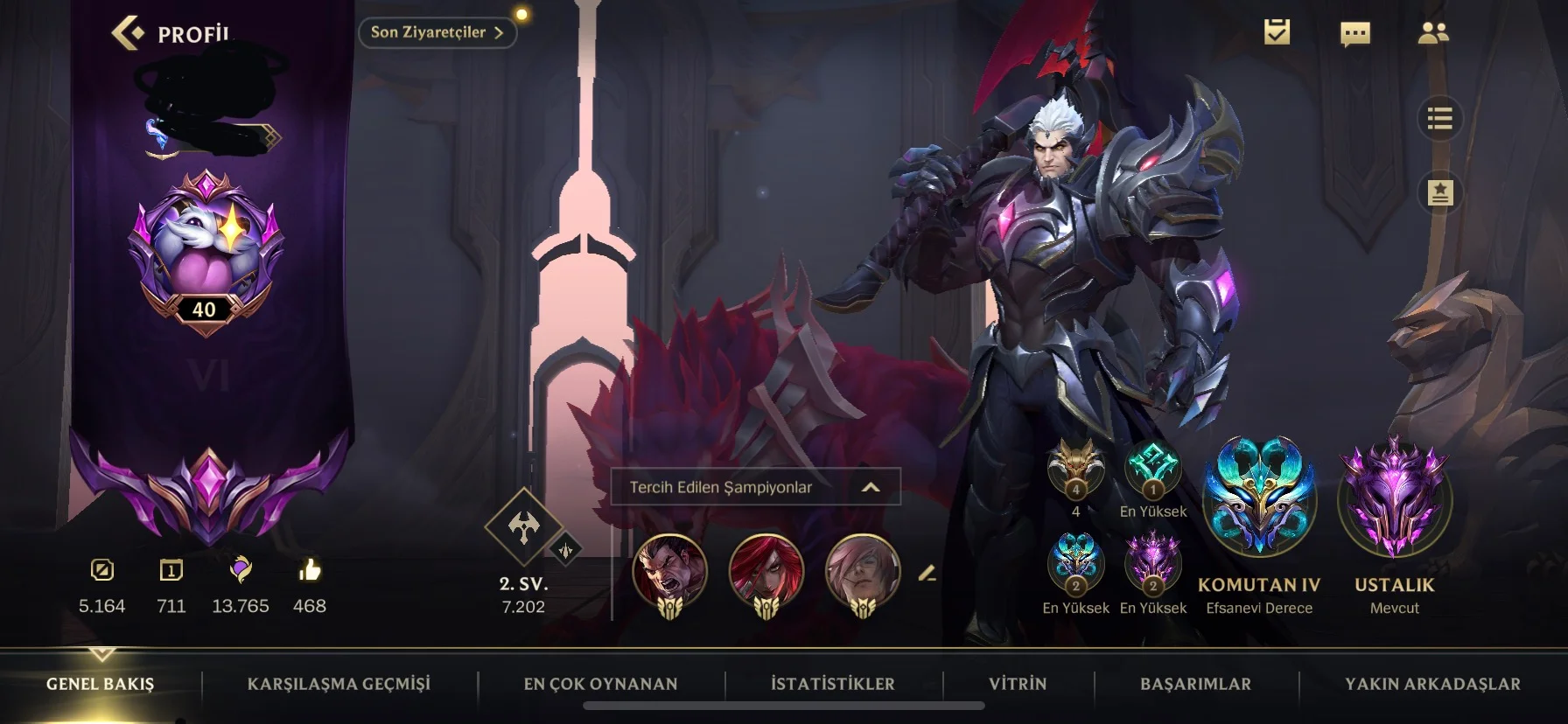Open the starred badge round button
This screenshot has height=724, width=1568.
point(1439,192)
